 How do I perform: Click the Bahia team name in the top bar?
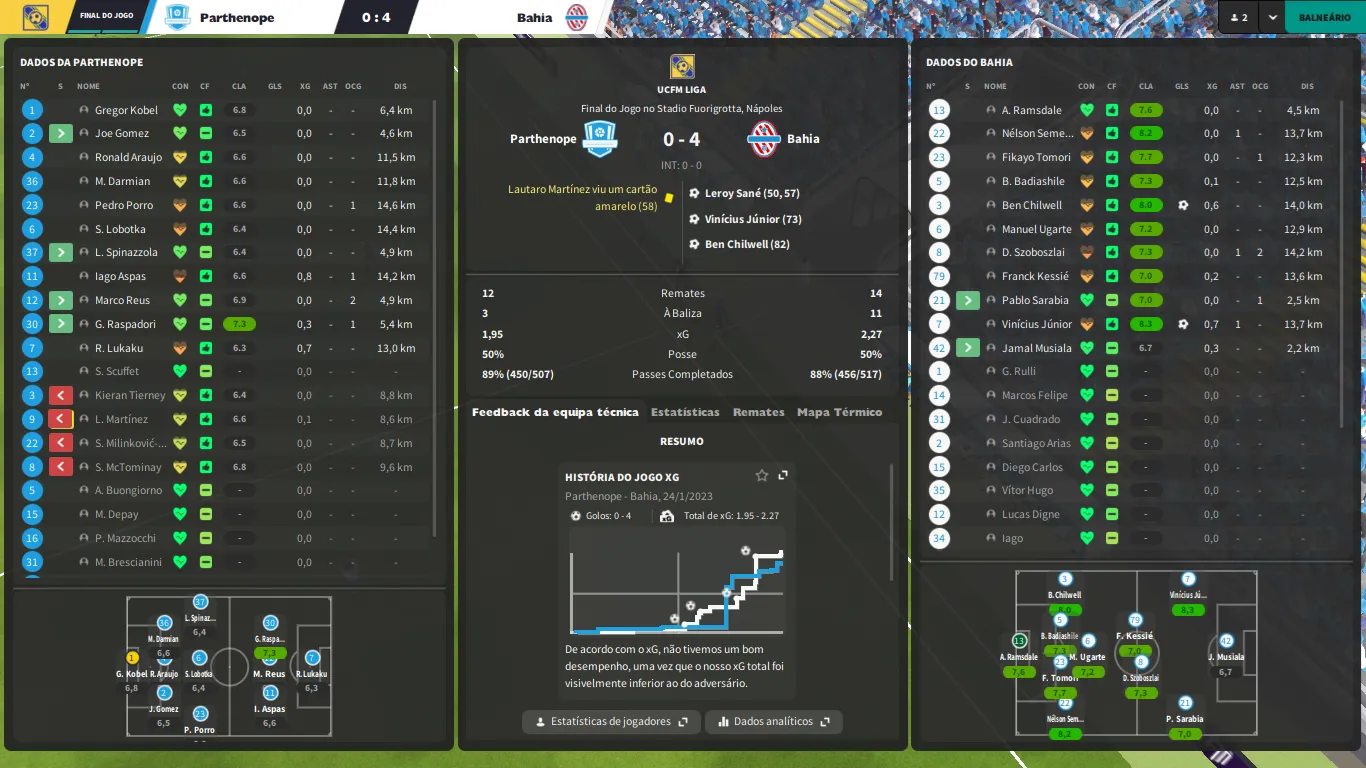point(535,17)
